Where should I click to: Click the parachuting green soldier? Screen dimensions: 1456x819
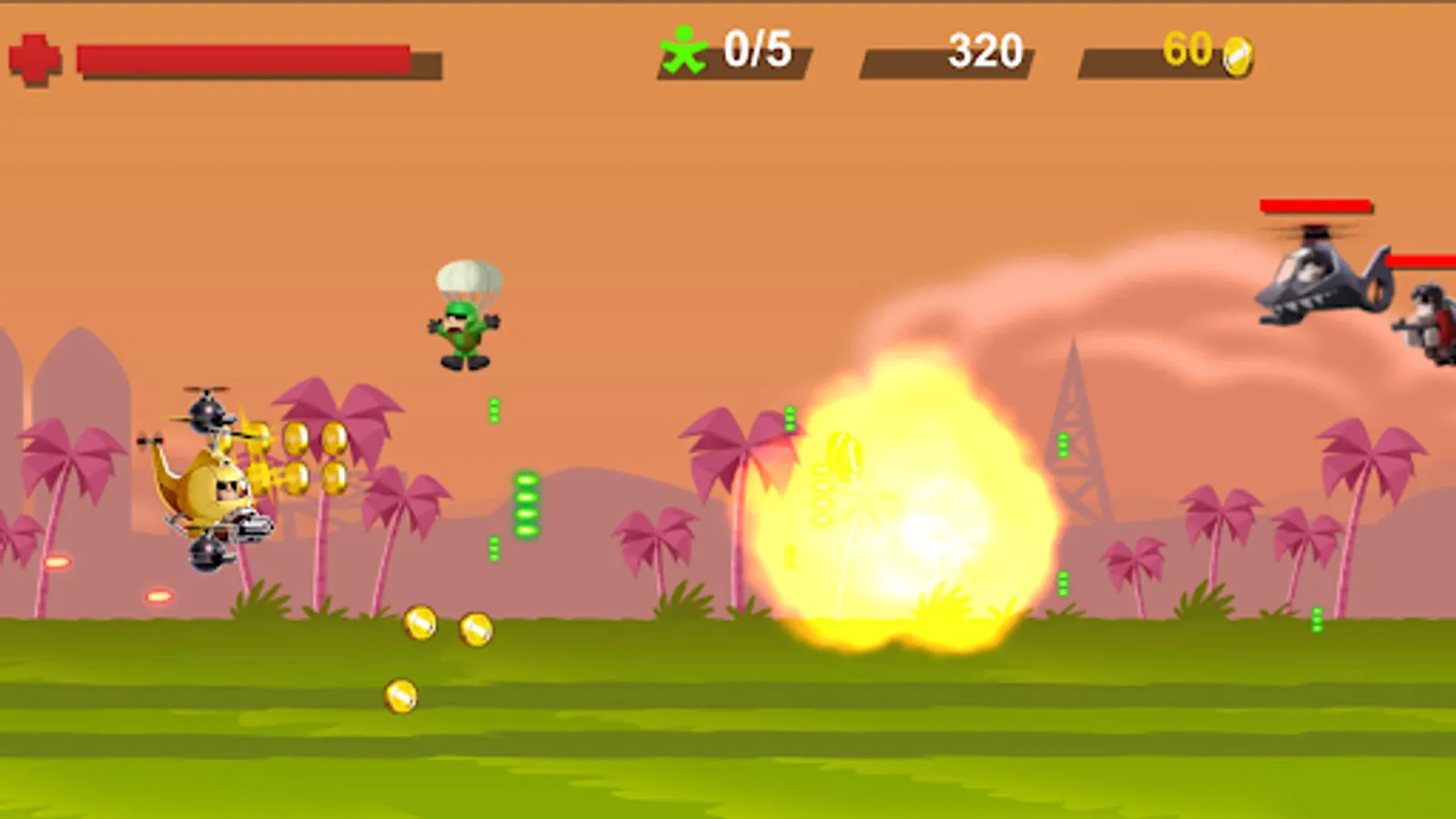(x=464, y=328)
